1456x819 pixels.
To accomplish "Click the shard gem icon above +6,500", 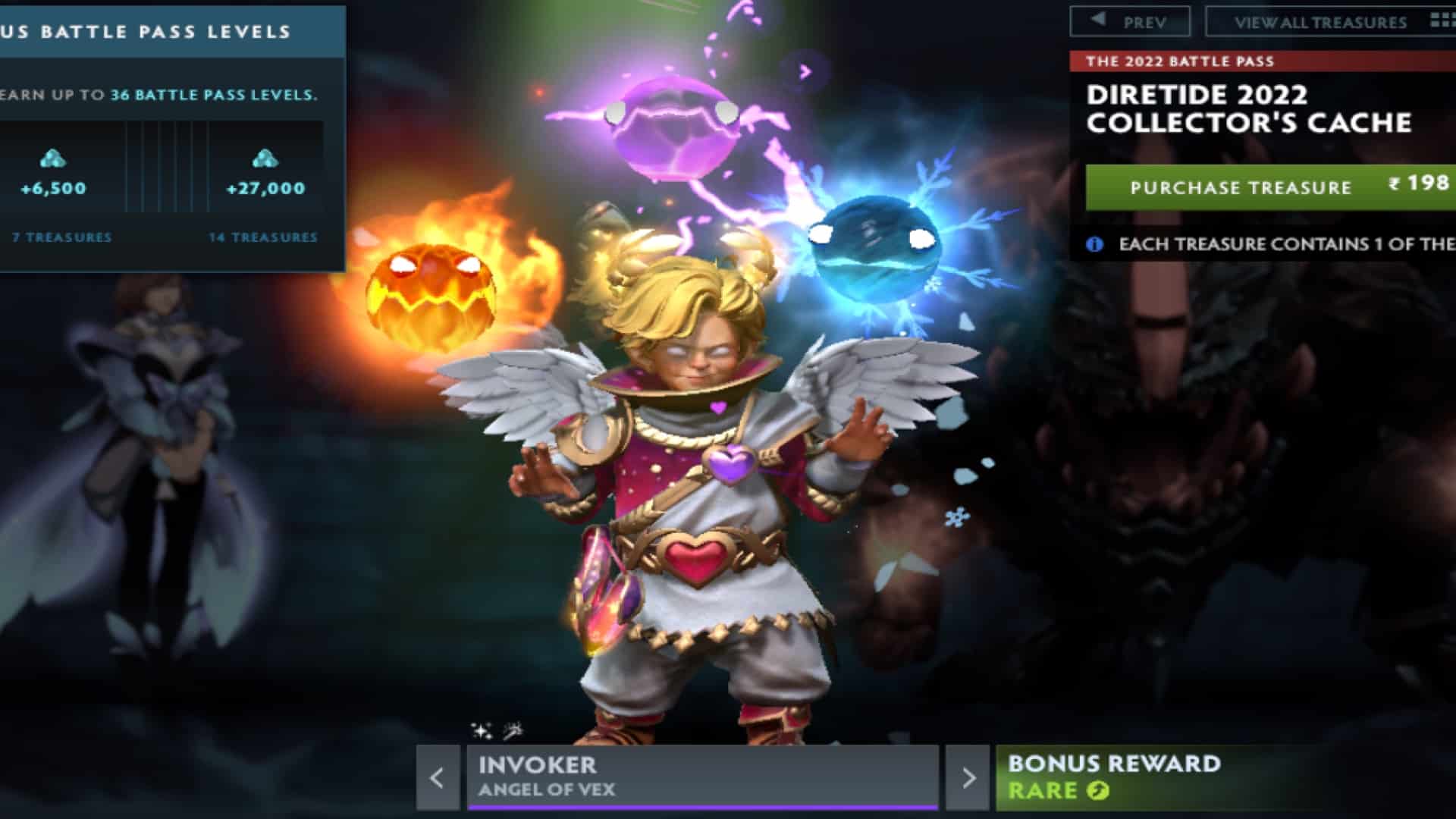I will 52,160.
